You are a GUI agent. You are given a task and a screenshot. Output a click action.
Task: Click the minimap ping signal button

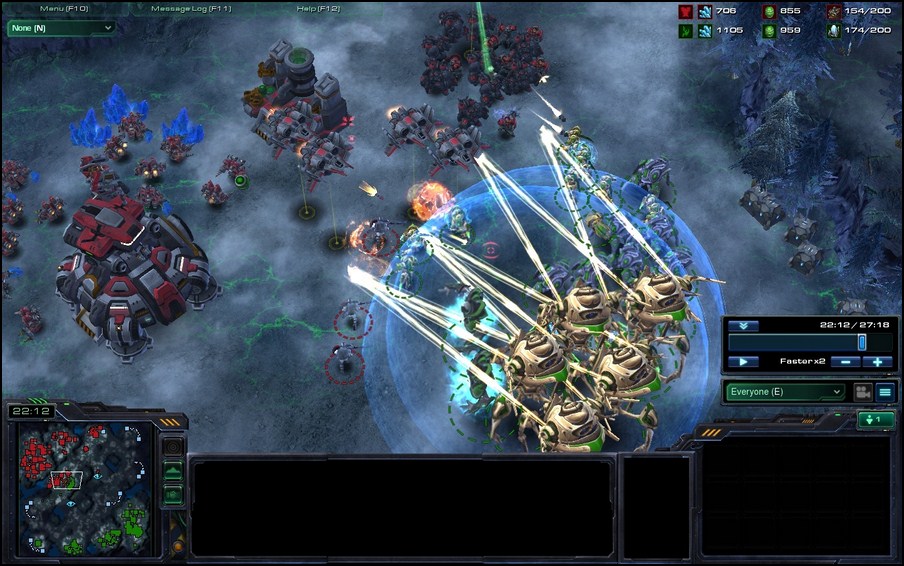pyautogui.click(x=173, y=446)
